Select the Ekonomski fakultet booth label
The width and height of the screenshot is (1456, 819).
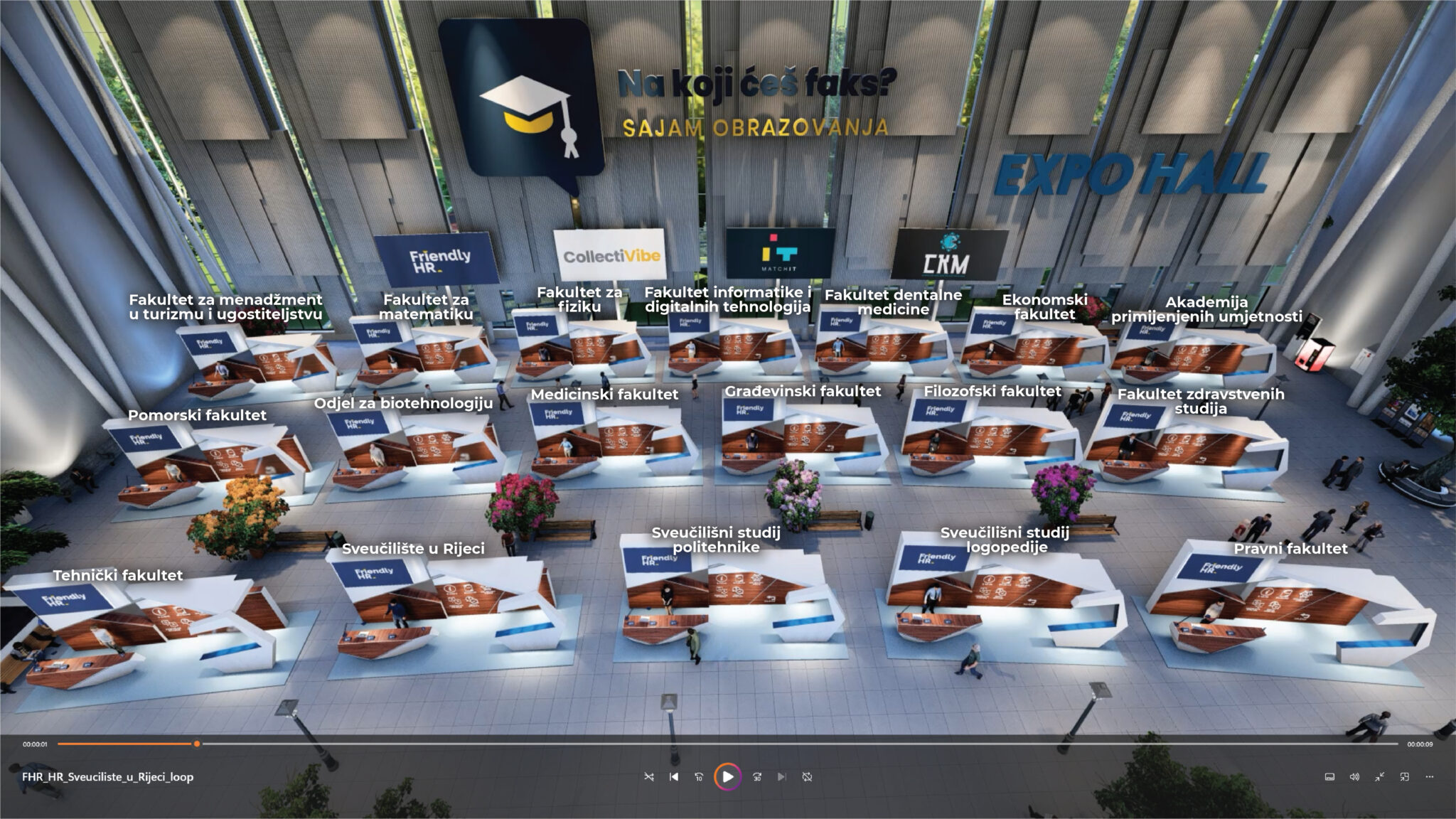1044,306
